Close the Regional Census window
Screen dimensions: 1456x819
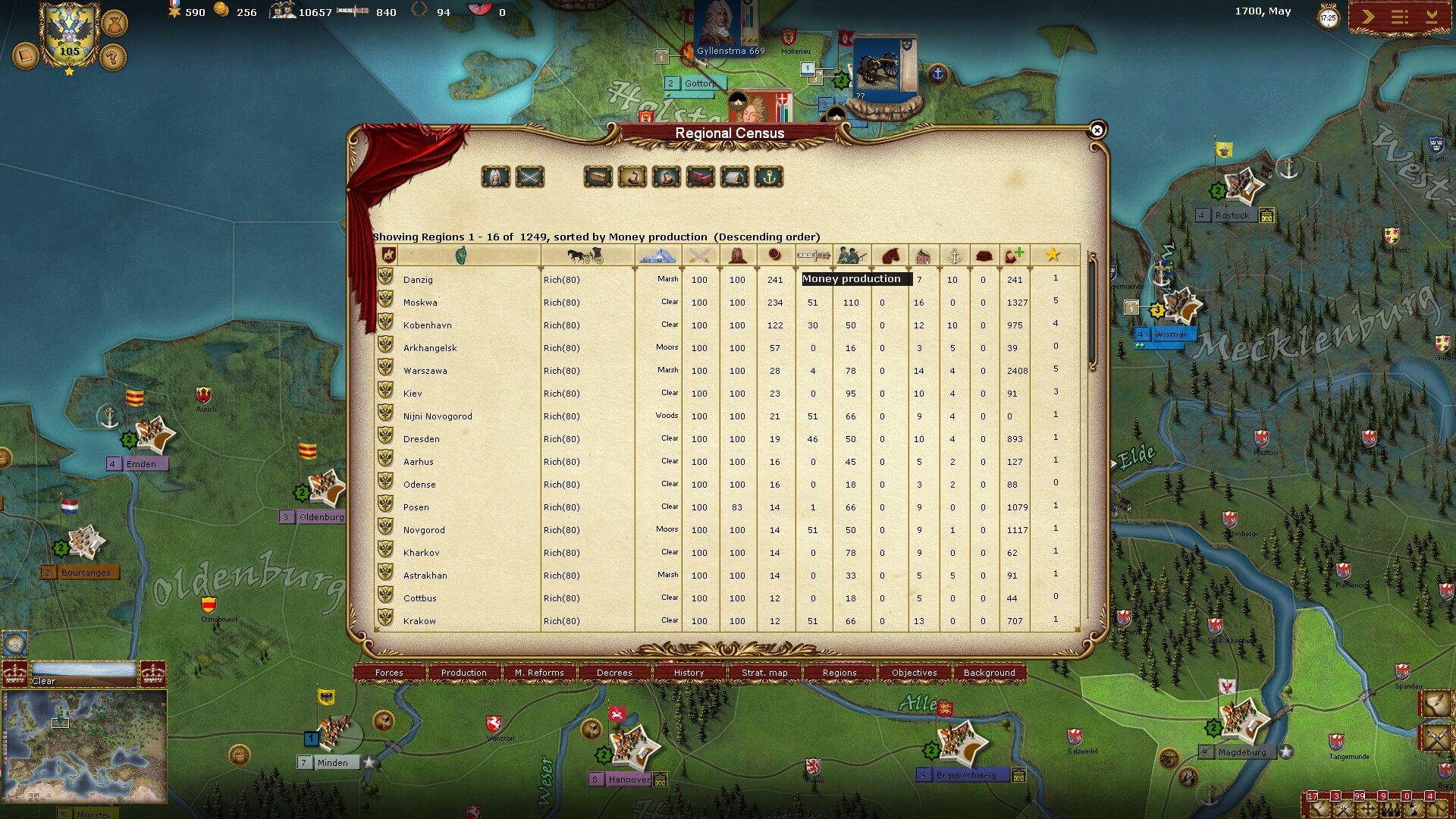tap(1097, 130)
